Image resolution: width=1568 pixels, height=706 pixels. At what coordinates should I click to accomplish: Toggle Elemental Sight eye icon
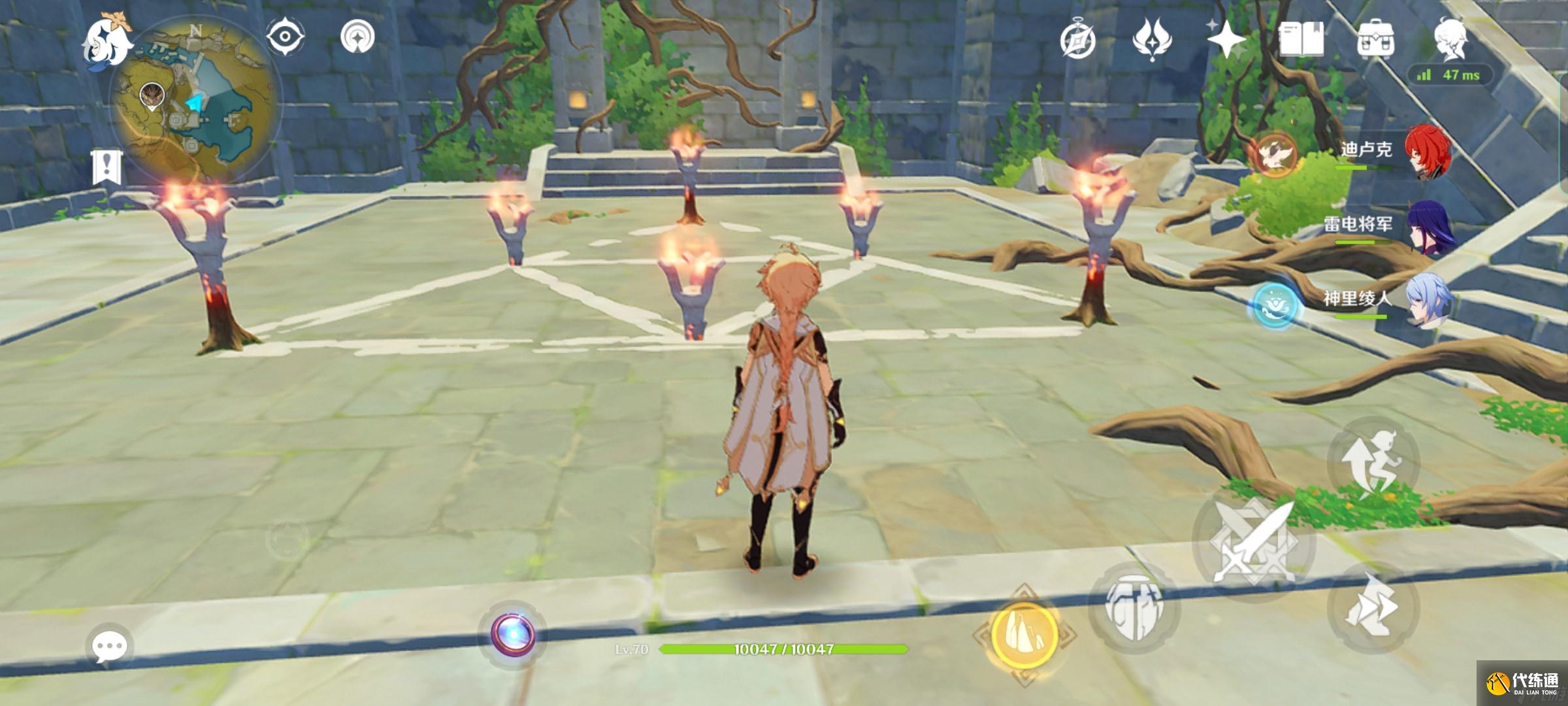coord(286,37)
